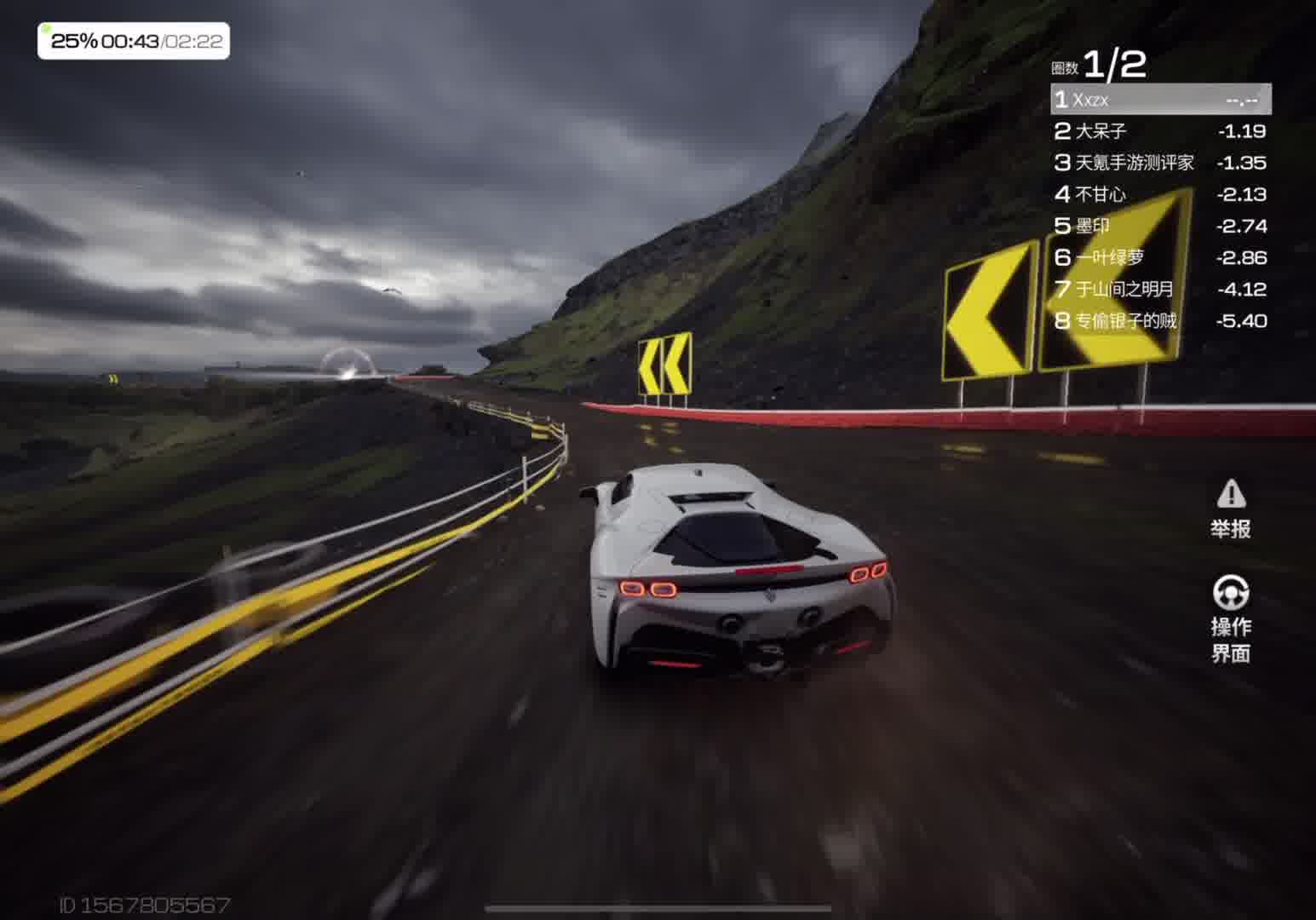Screen dimensions: 1316x920
Task: Choose racer 天氪手游测评家 in standings
Action: pos(1160,163)
